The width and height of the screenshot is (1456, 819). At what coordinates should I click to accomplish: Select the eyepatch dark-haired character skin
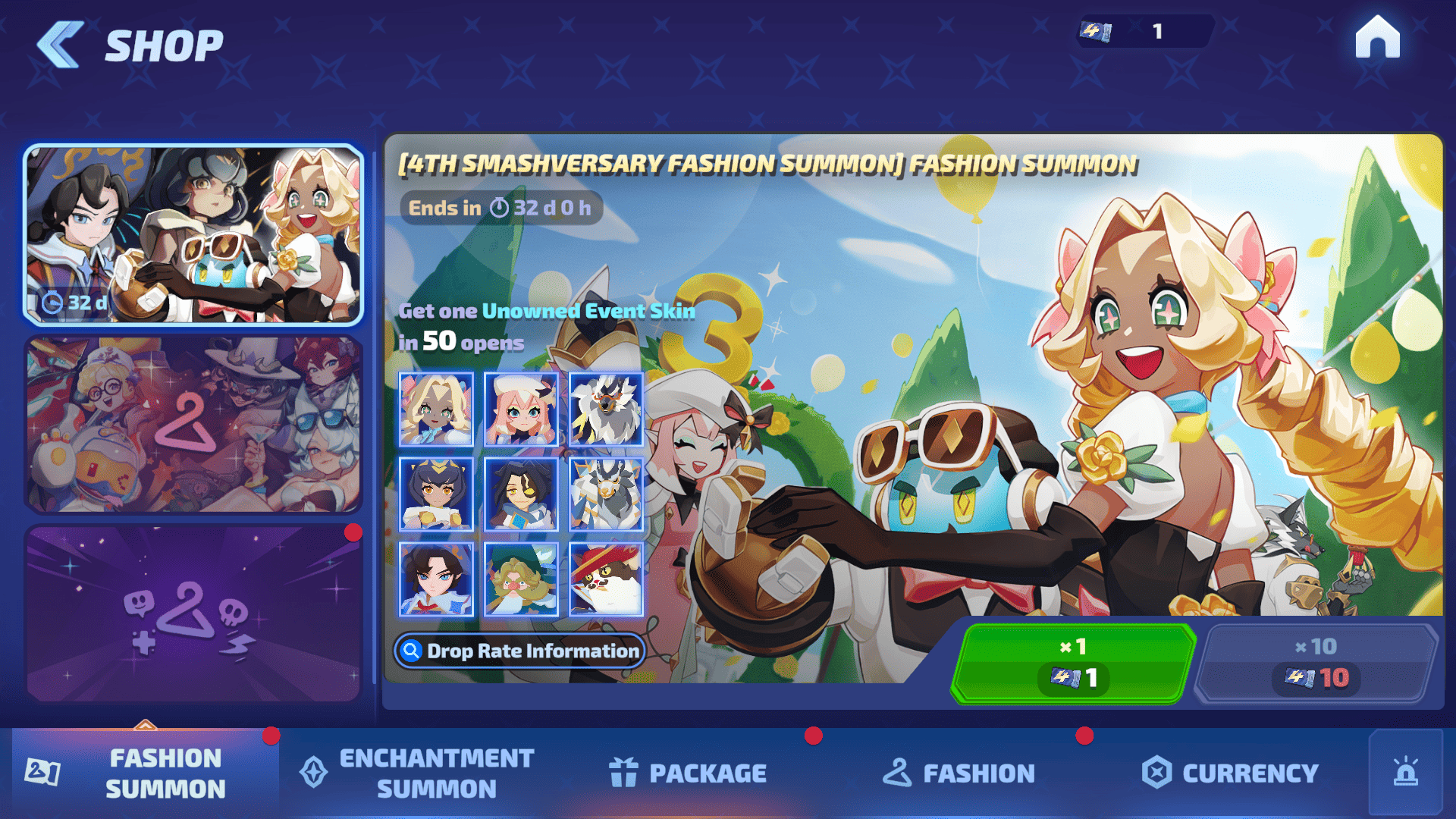point(521,494)
